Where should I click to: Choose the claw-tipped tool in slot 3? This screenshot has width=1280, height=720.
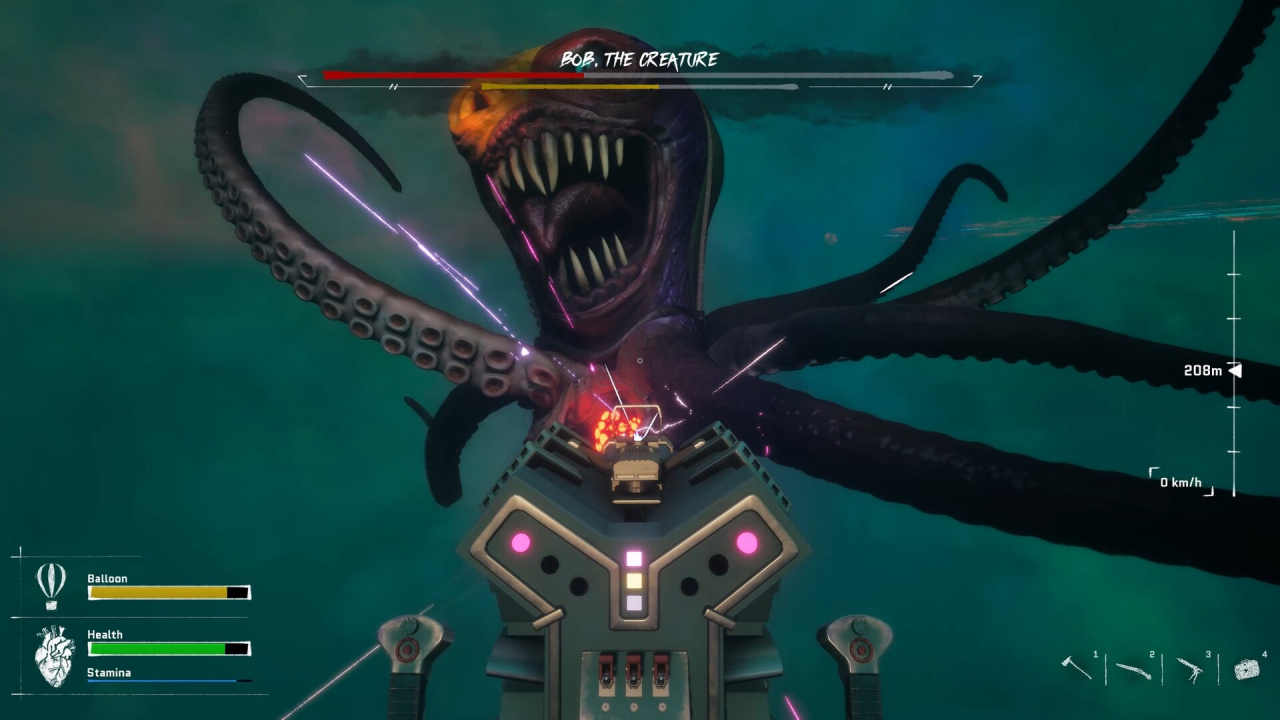point(1189,669)
